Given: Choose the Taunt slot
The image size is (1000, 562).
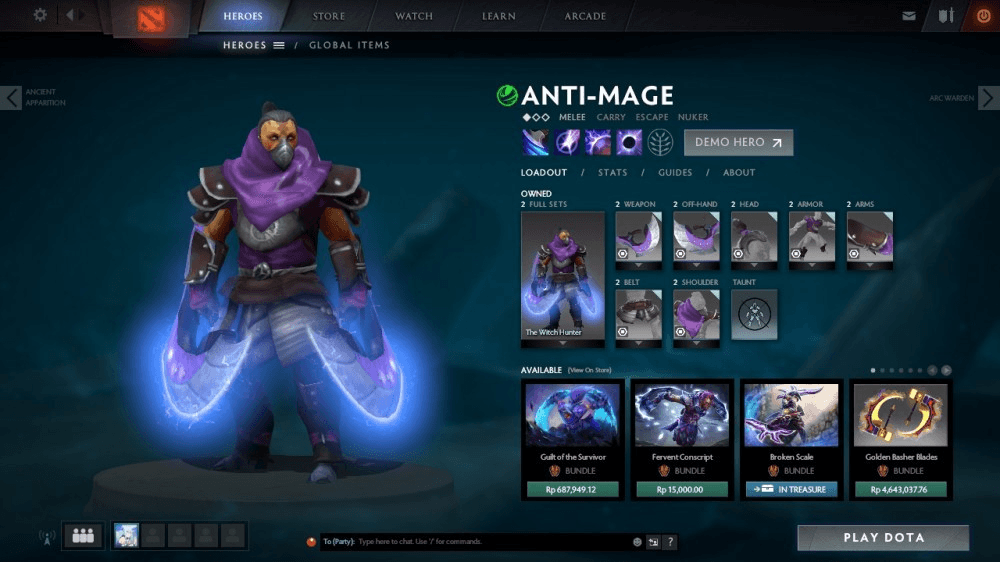Looking at the screenshot, I should point(754,314).
